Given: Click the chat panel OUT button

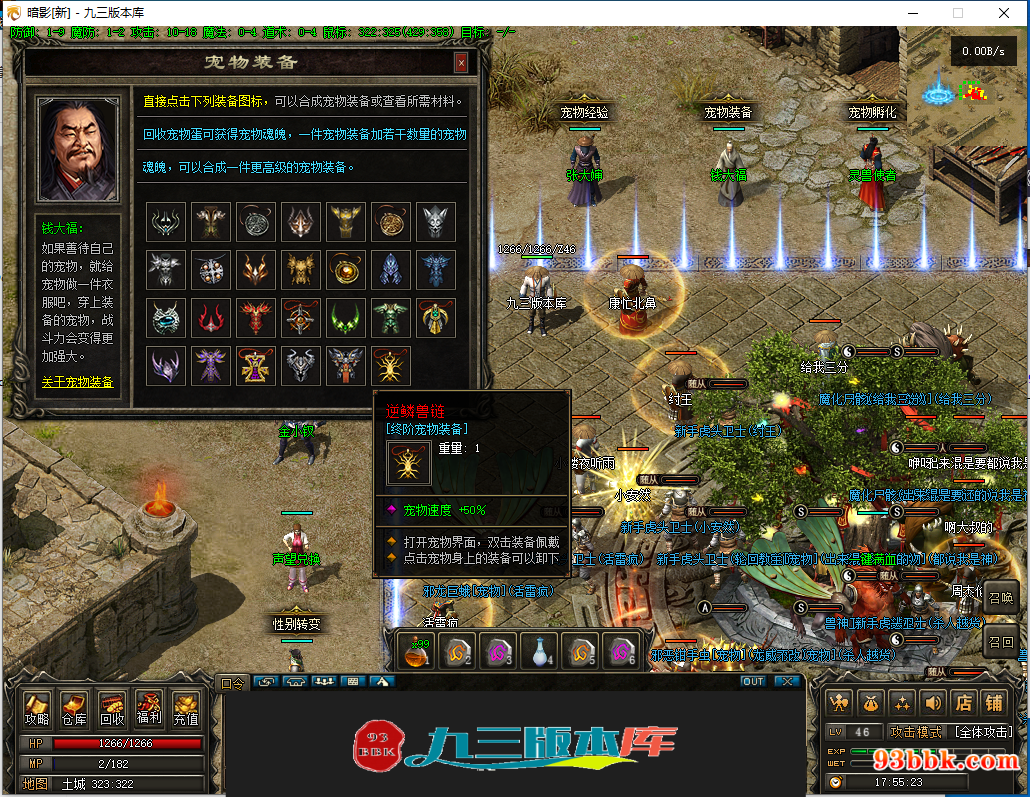Looking at the screenshot, I should pos(752,681).
